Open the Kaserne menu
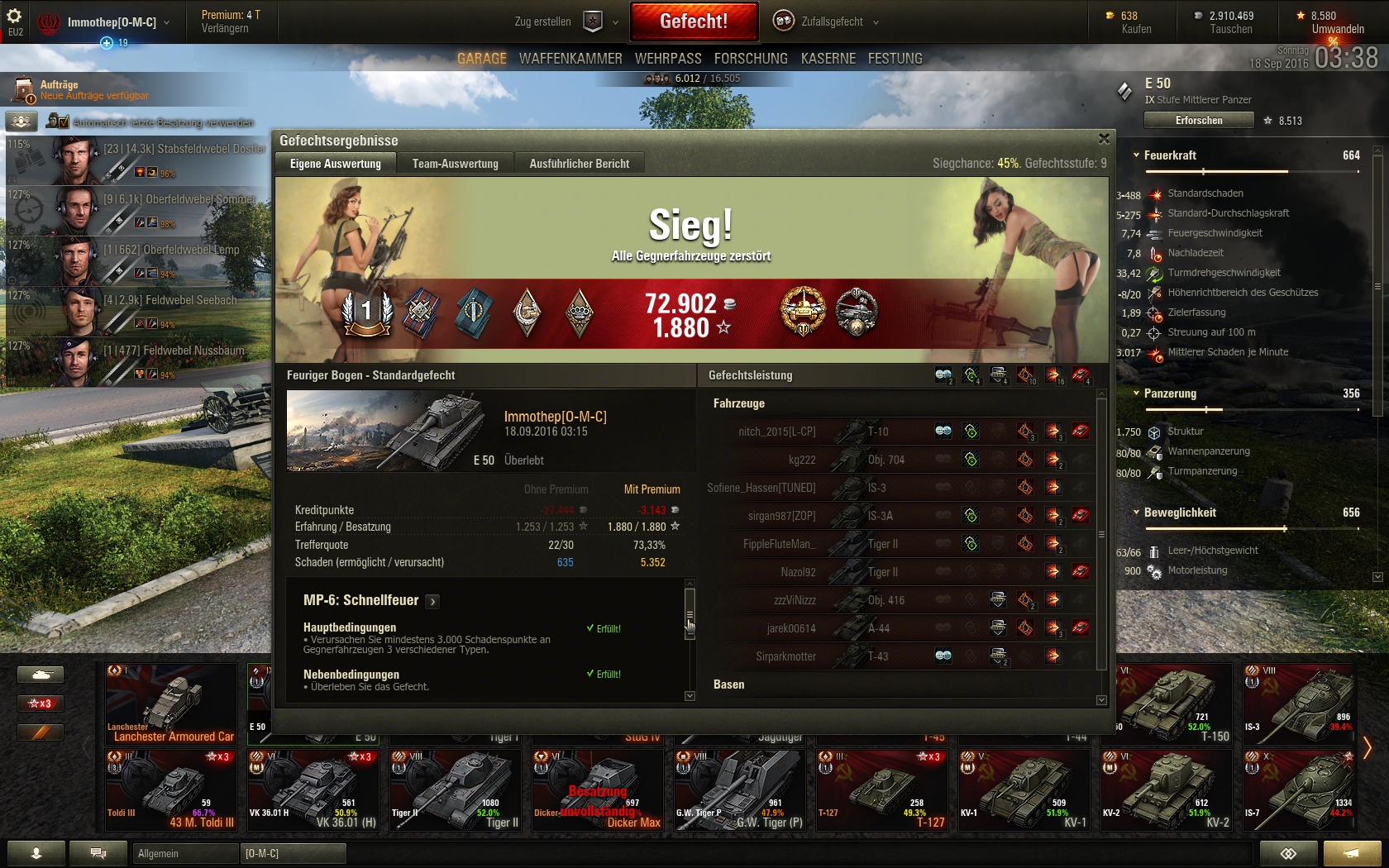The width and height of the screenshot is (1389, 868). (x=828, y=59)
